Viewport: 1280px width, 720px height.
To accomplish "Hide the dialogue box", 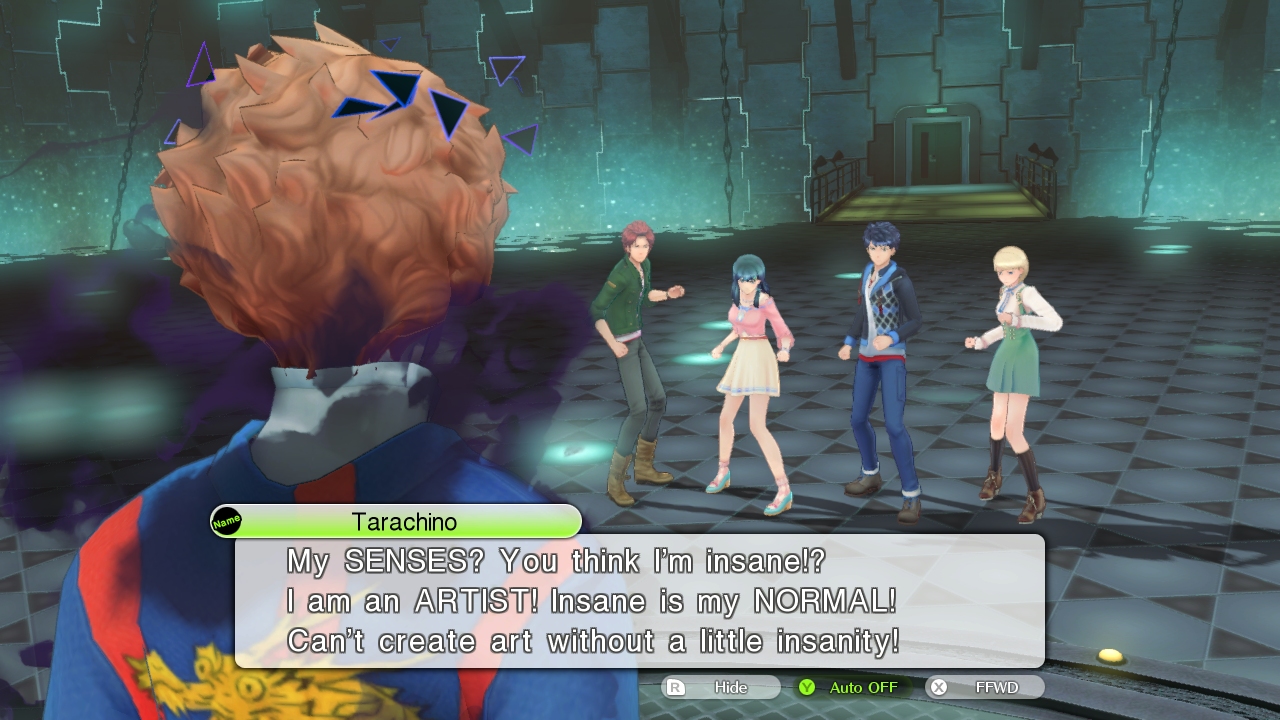I will 720,687.
